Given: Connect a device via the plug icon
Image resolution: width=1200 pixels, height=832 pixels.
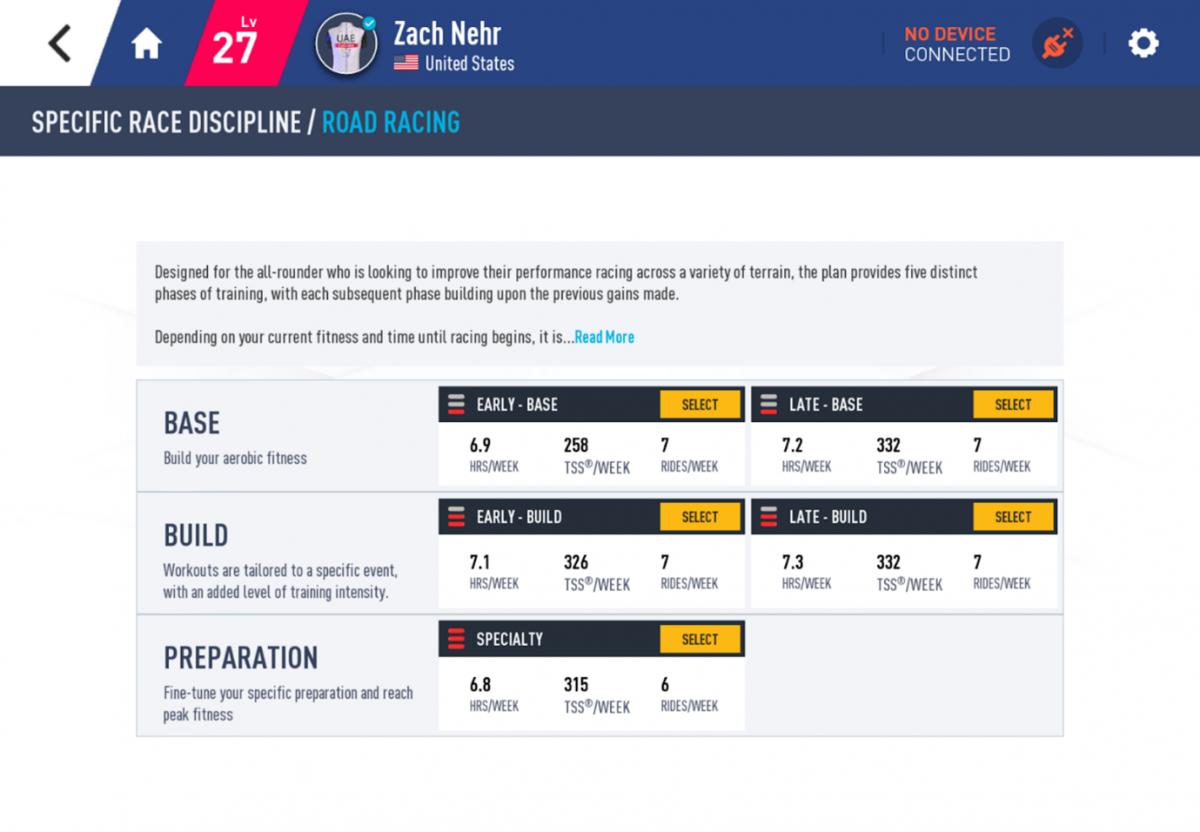Looking at the screenshot, I should pos(1057,44).
